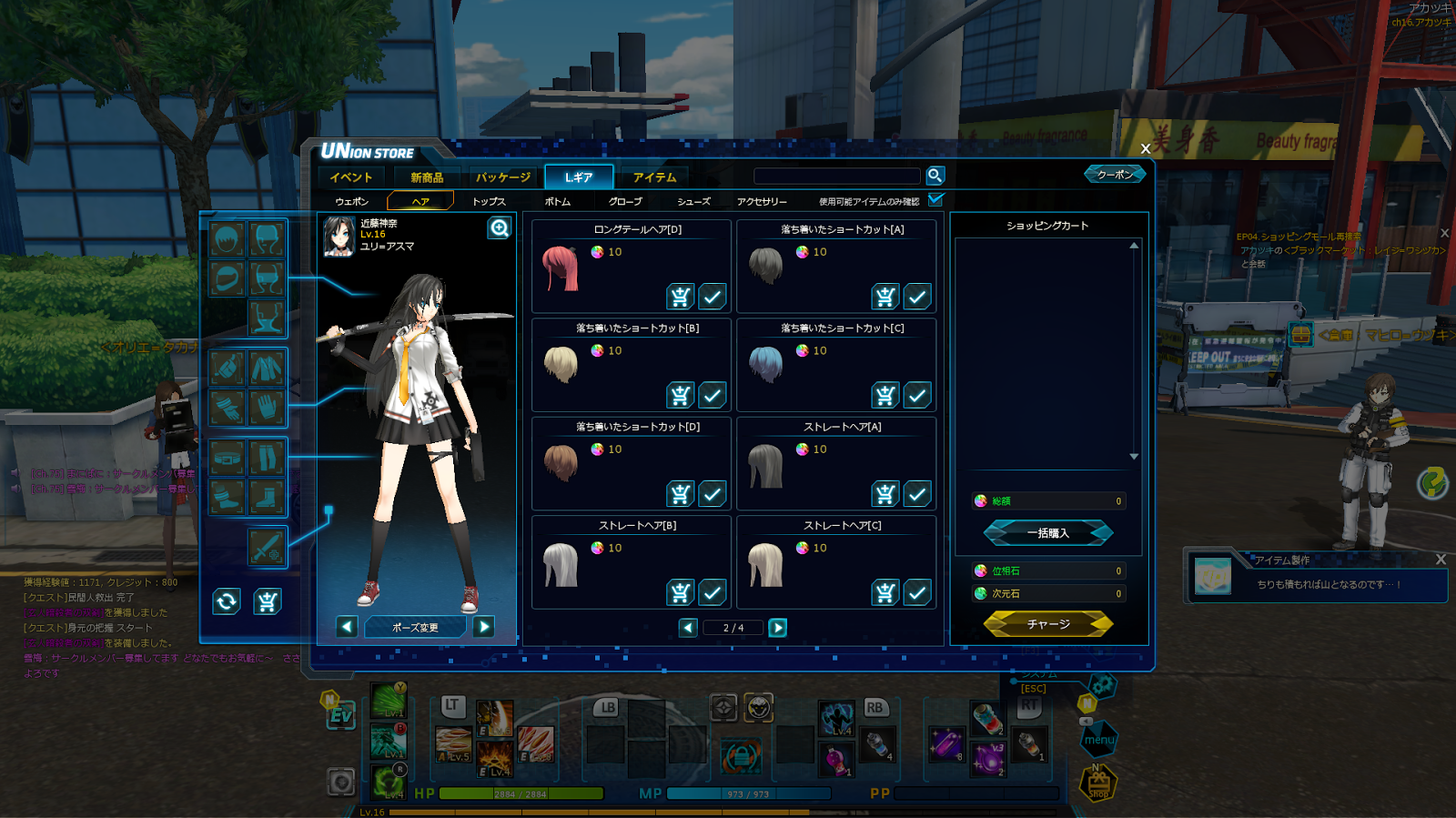The height and width of the screenshot is (818, 1456).
Task: Toggle the usable-items-only checkbox
Action: coord(935,199)
